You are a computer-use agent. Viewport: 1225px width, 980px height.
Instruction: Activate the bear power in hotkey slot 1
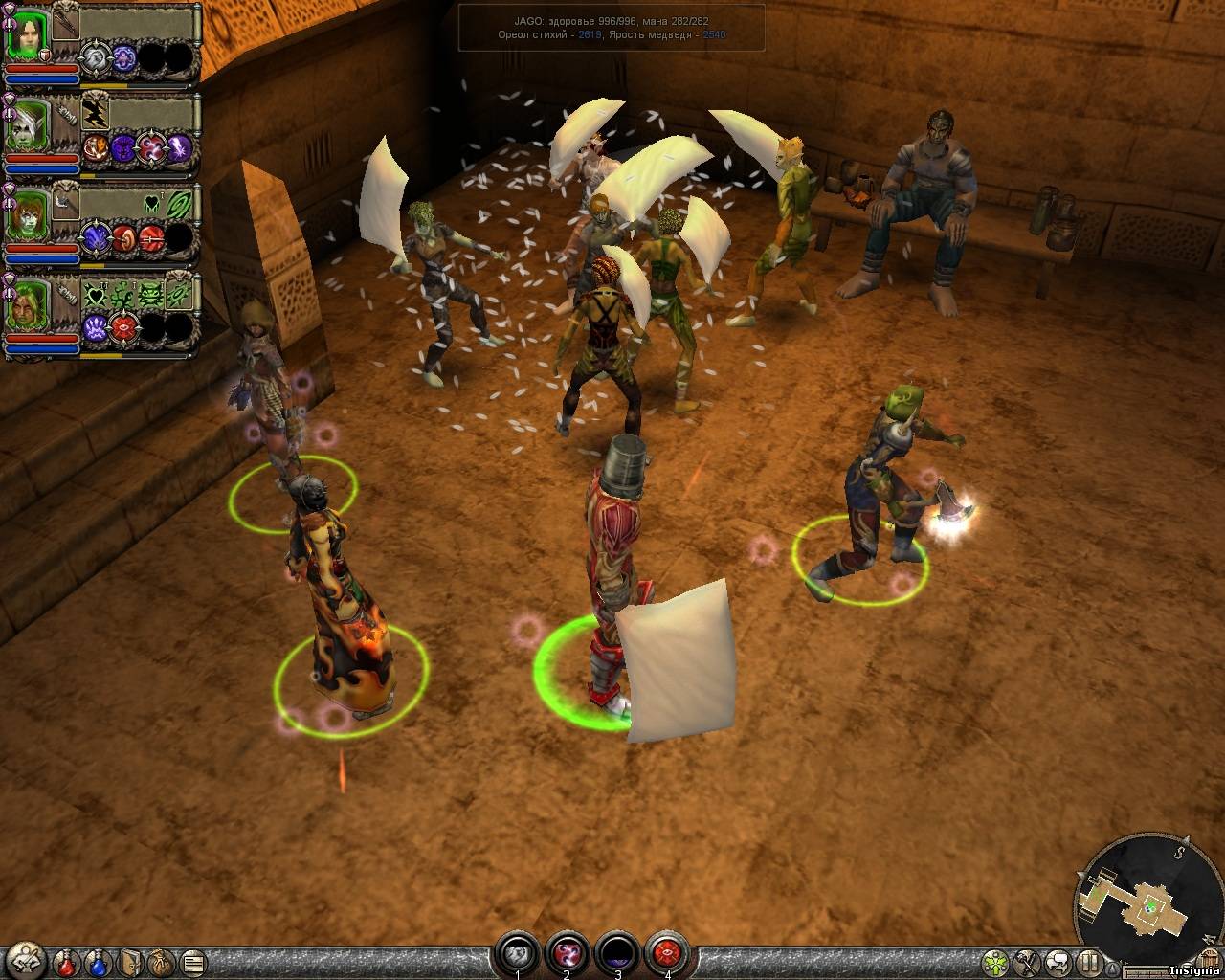coord(518,952)
